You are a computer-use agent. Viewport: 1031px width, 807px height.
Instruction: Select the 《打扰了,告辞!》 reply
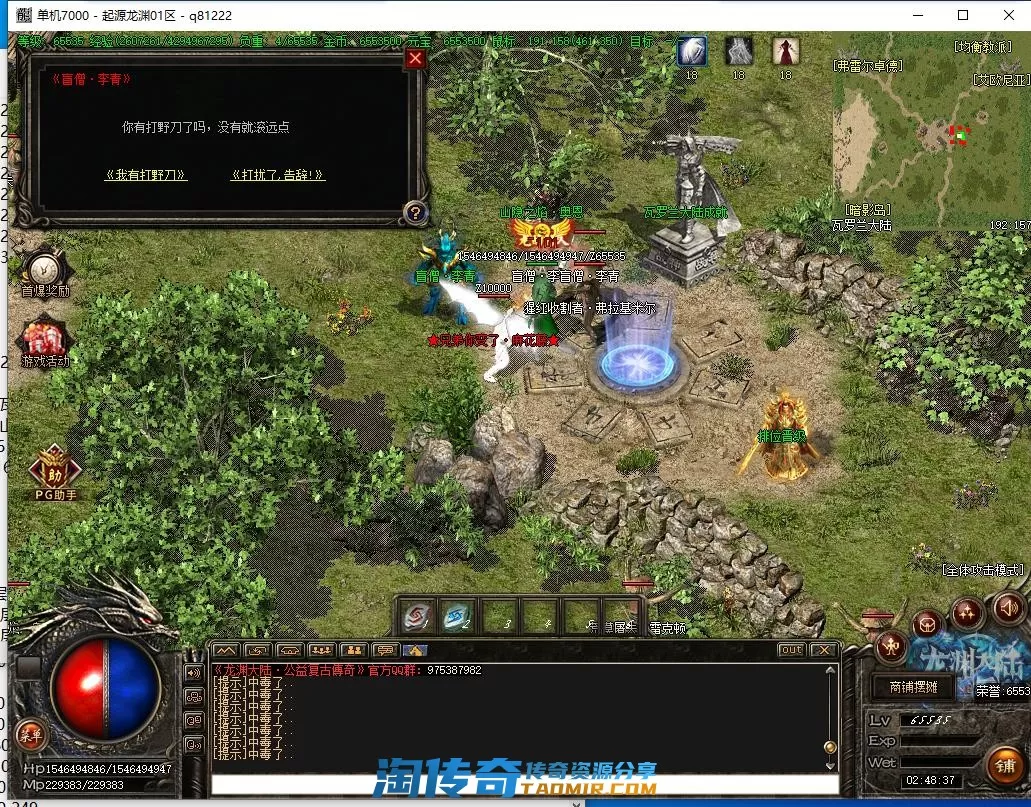click(277, 175)
